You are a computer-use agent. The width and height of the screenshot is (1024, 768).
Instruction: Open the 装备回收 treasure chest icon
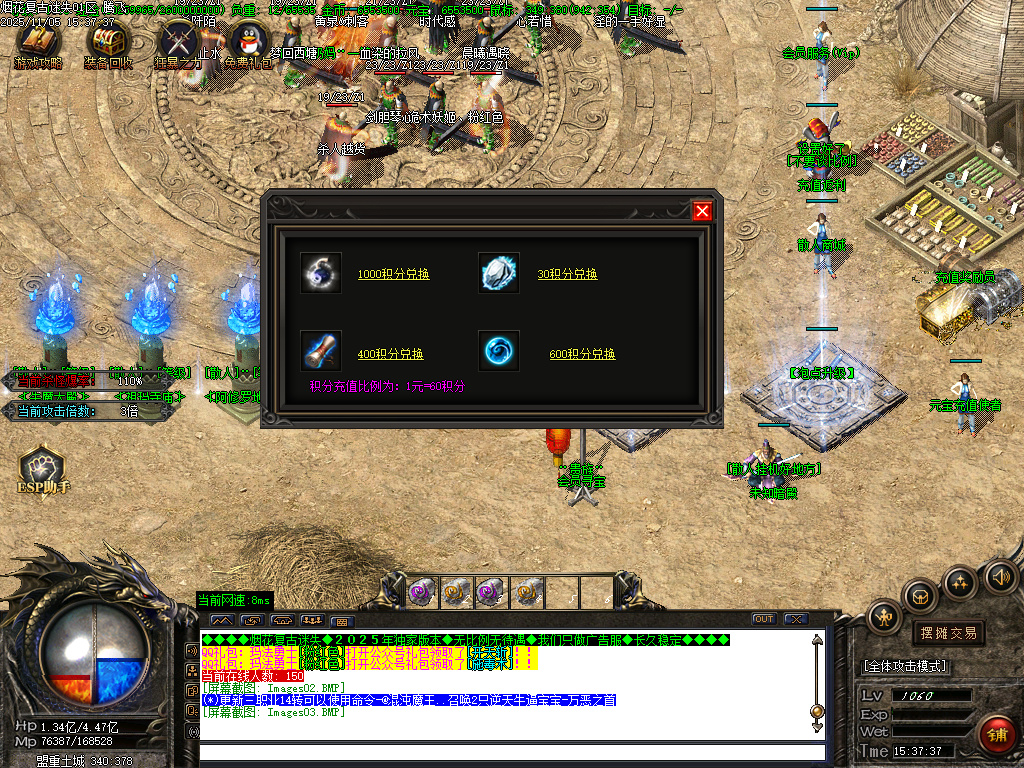tap(108, 43)
